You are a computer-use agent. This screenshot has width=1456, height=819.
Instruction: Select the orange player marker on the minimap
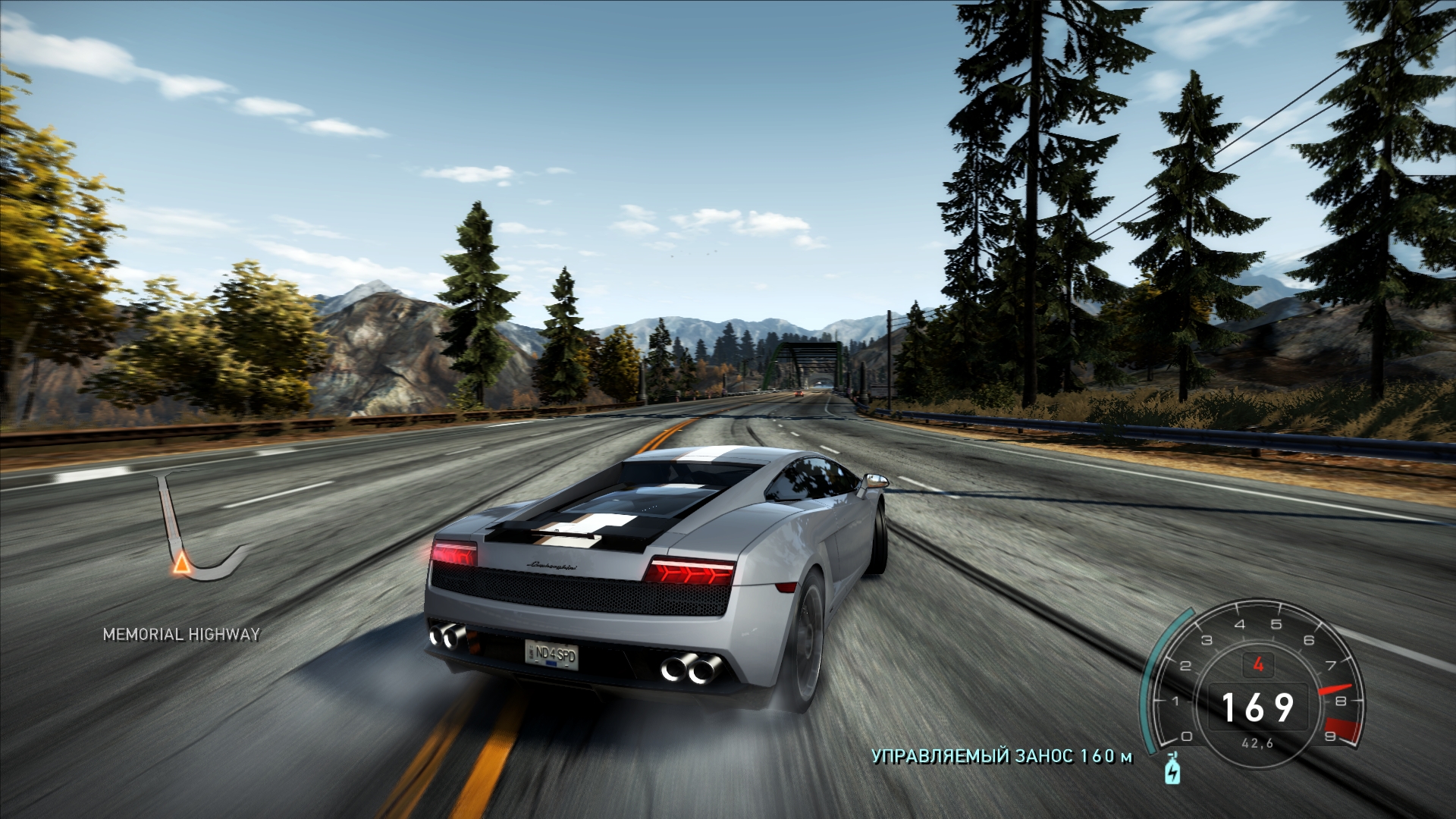coord(181,563)
